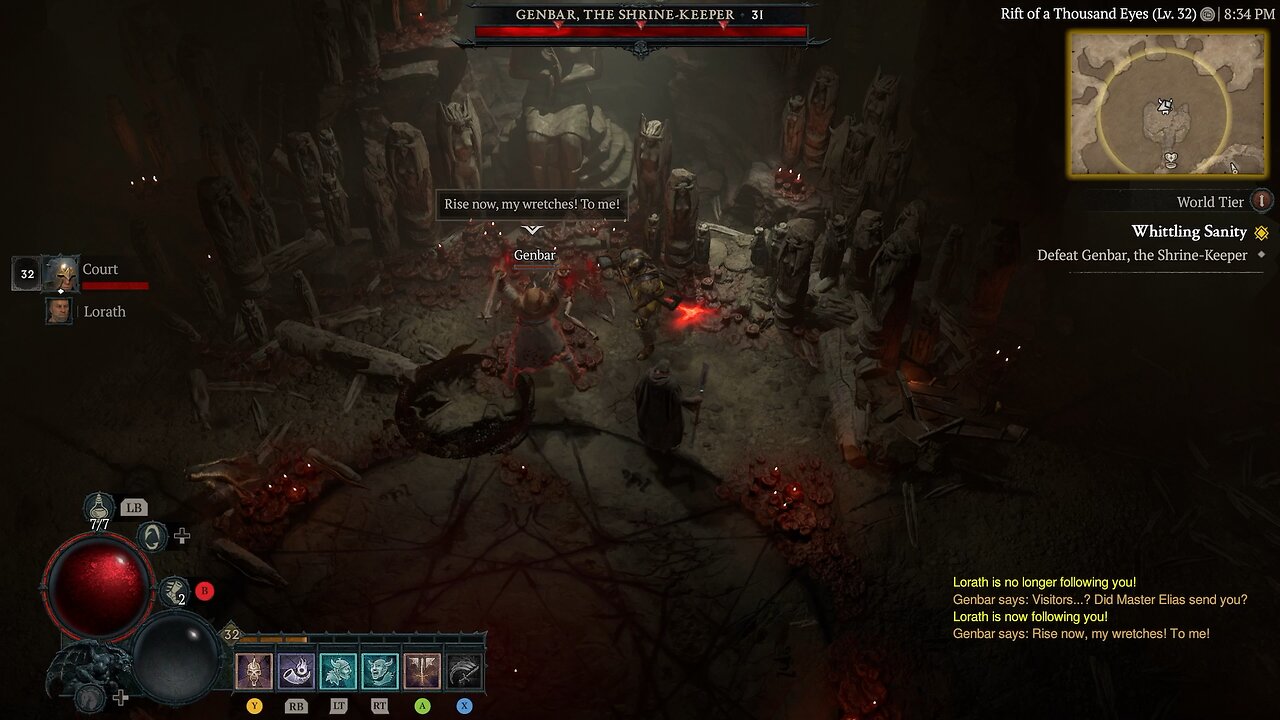This screenshot has height=720, width=1280.
Task: Select the Whittling Sanity quest tracker
Action: tap(1189, 231)
